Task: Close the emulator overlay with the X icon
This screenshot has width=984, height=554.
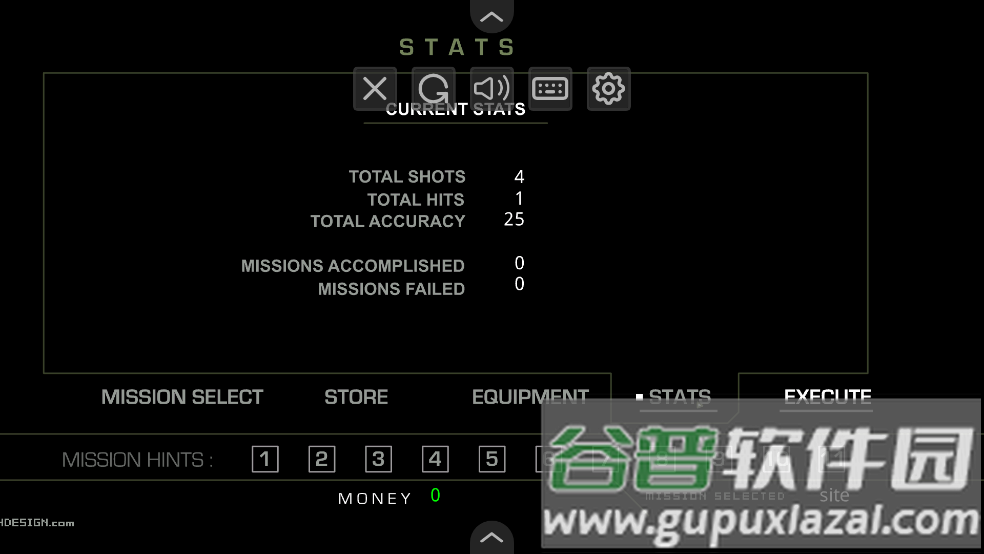Action: click(375, 89)
